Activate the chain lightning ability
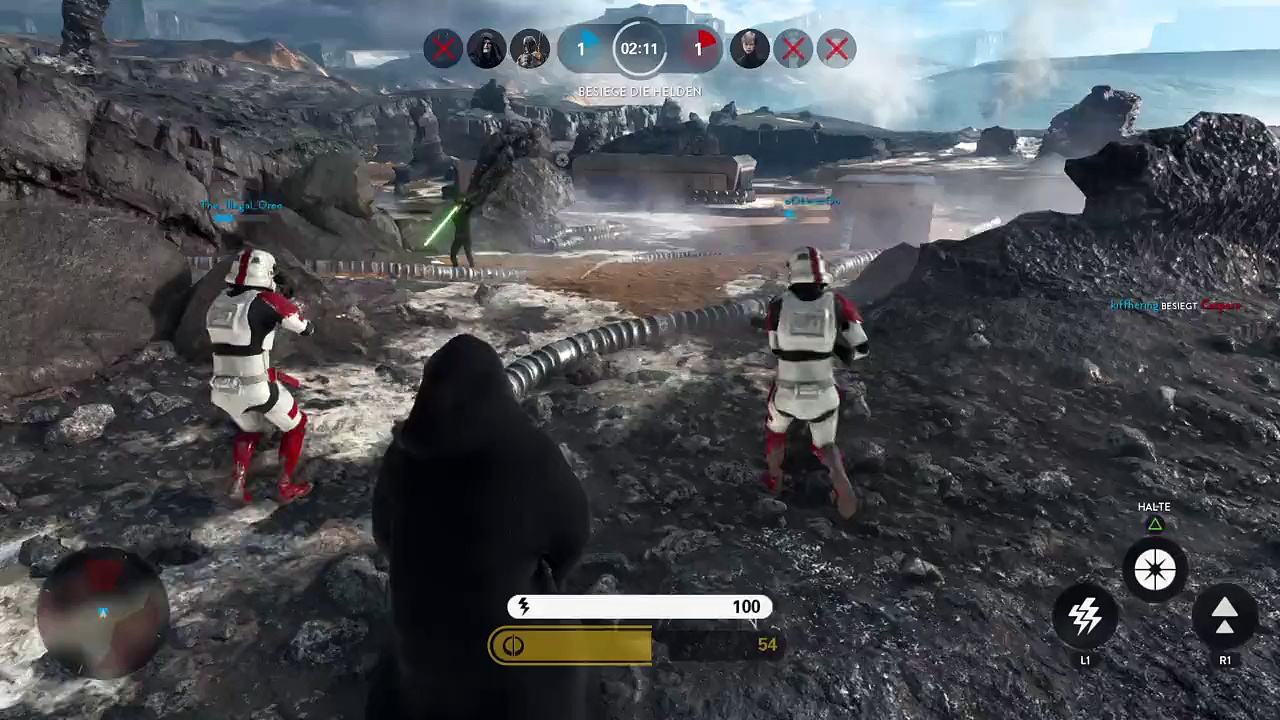Image resolution: width=1280 pixels, height=720 pixels. point(1085,616)
